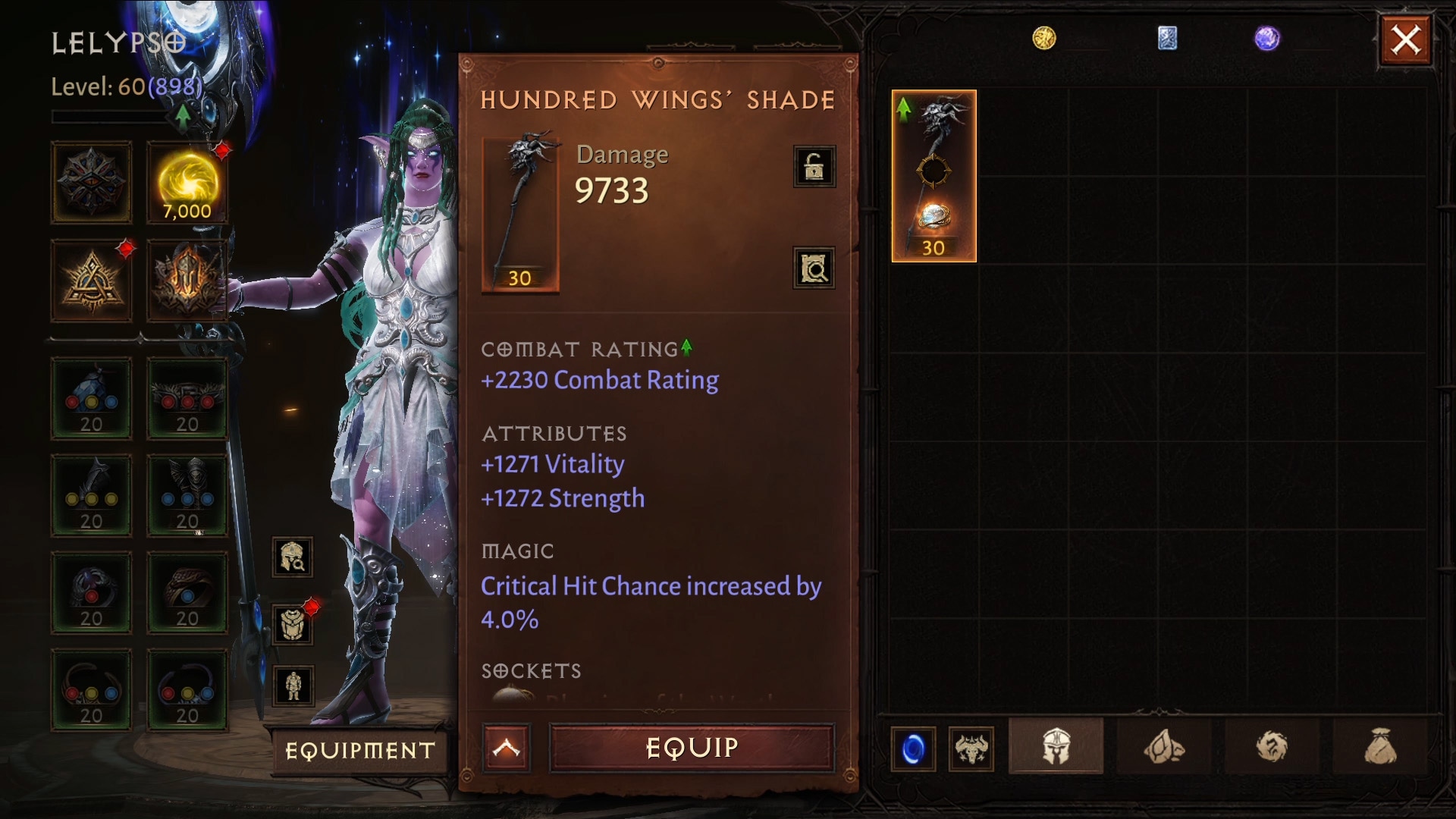Switch to the gem stones inventory tab
Image resolution: width=1456 pixels, height=819 pixels.
1164,748
